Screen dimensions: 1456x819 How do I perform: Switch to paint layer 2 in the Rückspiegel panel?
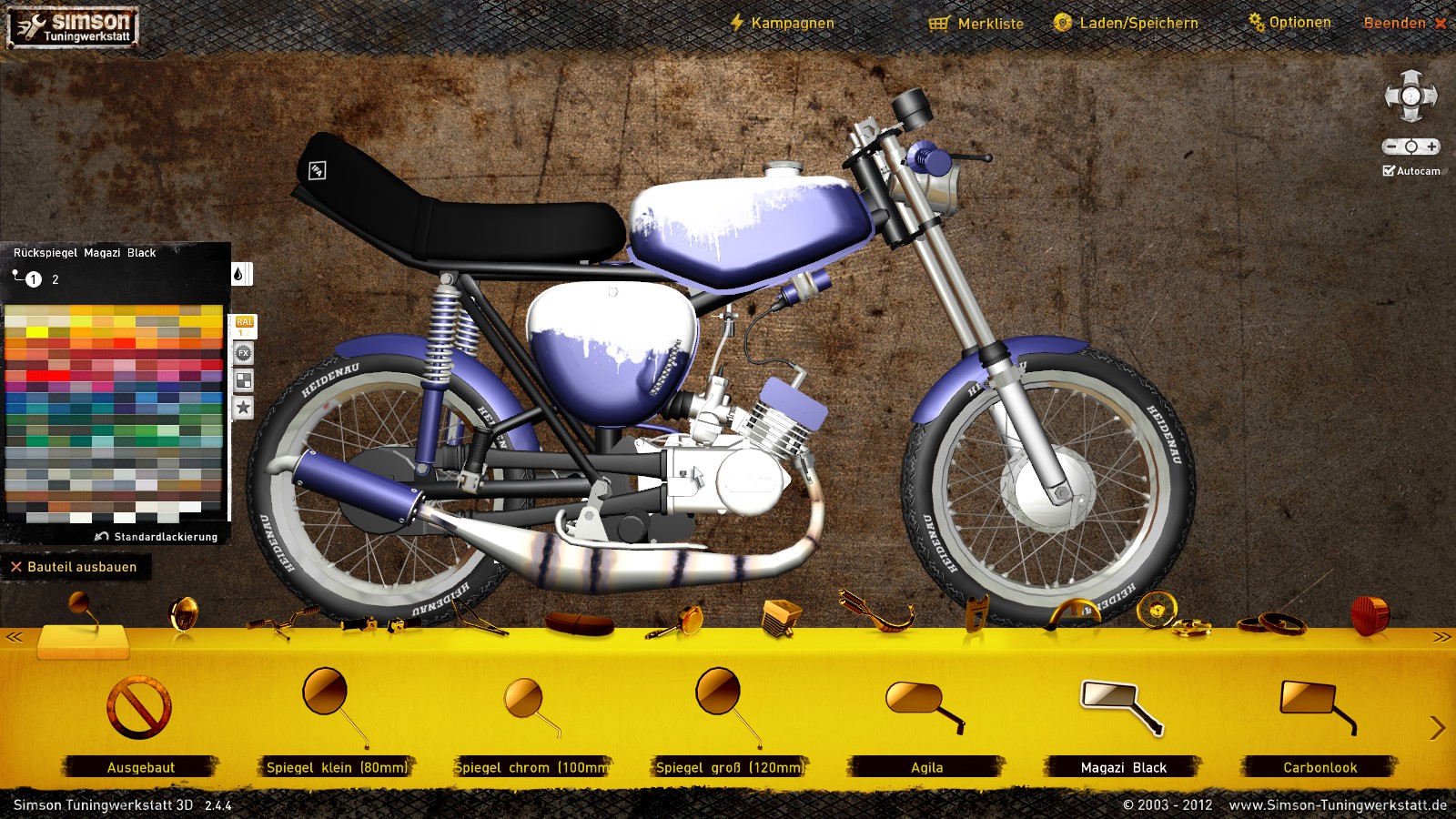tap(55, 280)
